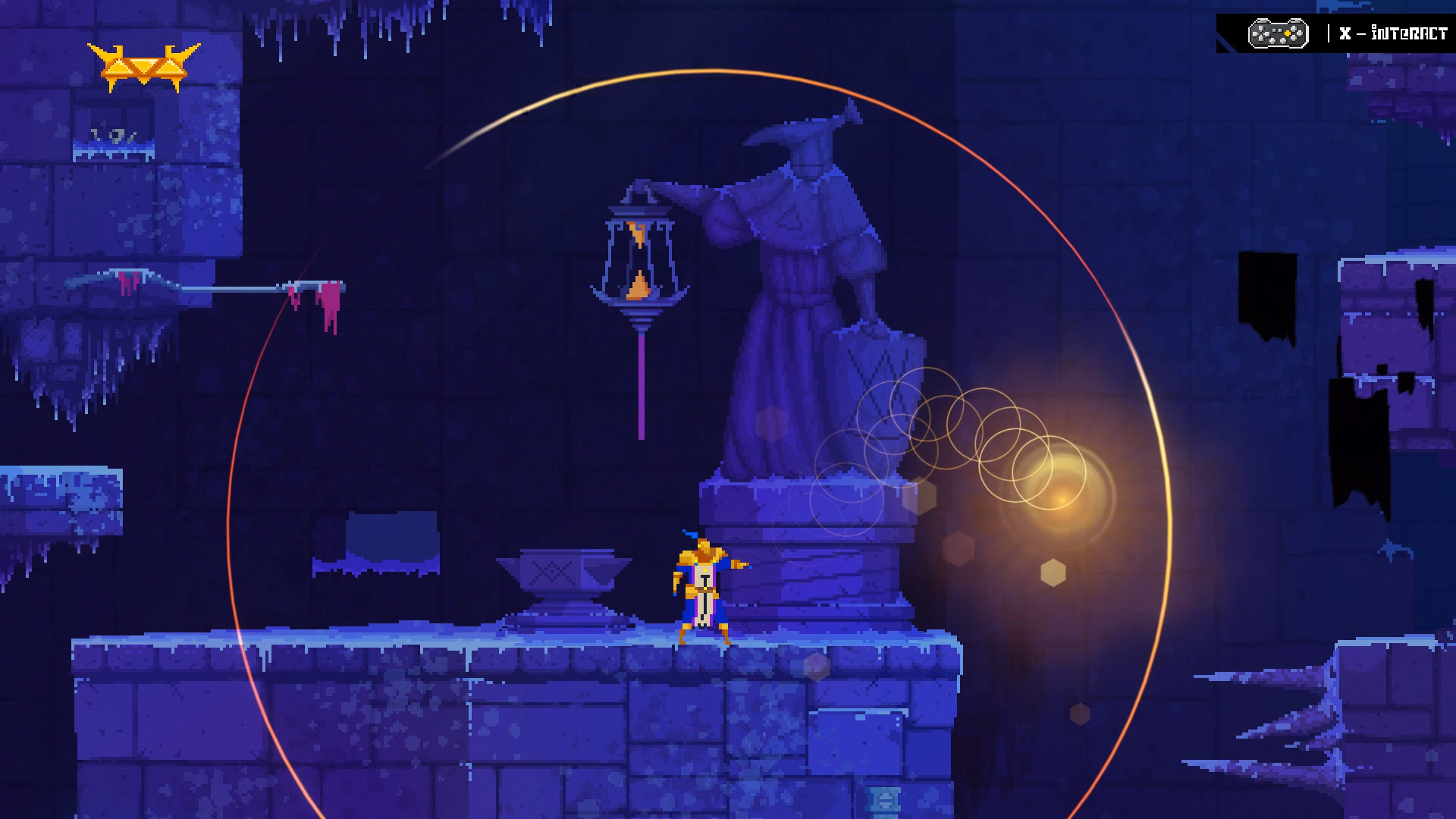1456x819 pixels.
Task: Click the INTERACT label text
Action: [x=1412, y=33]
